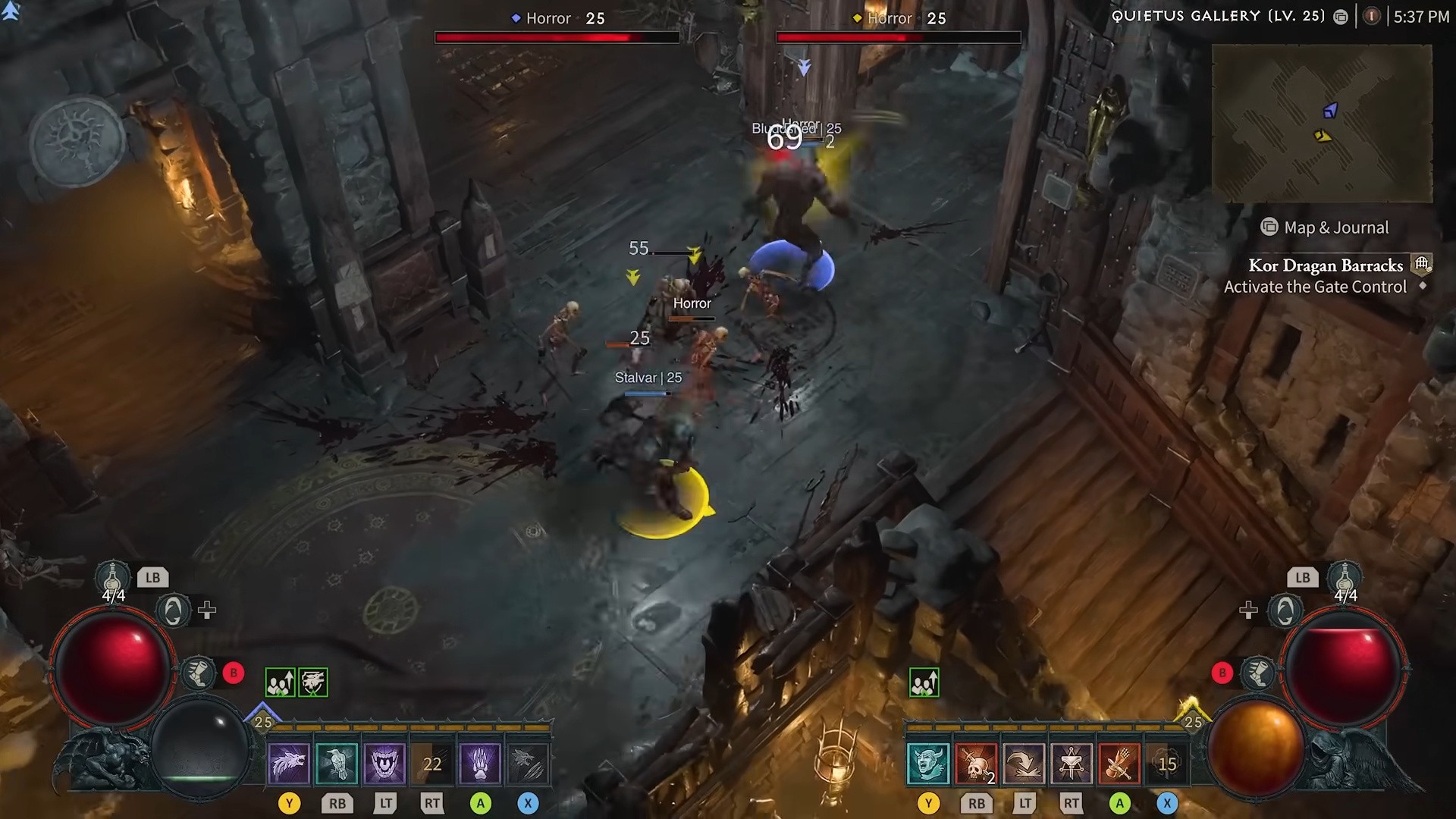Toggle the party level-up notification icon
Screen dimensions: 1456x819
[281, 682]
